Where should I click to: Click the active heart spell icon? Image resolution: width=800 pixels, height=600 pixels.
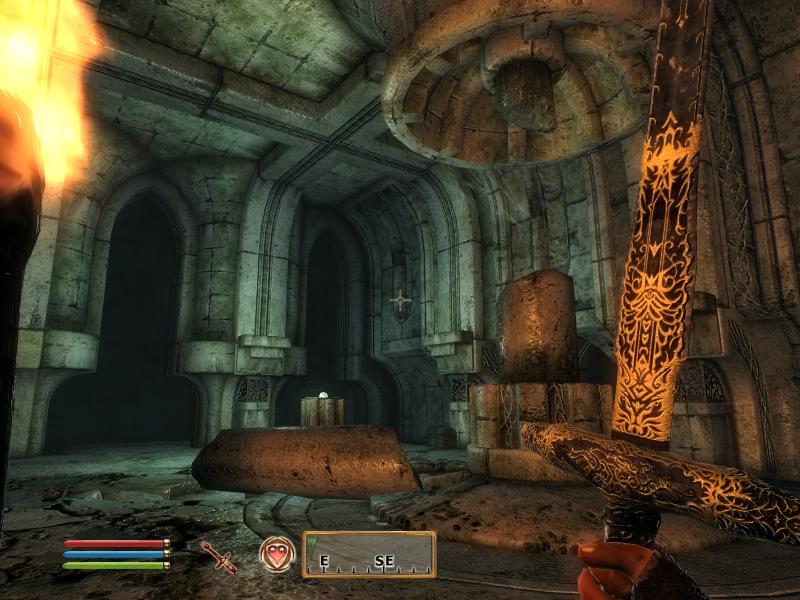click(x=277, y=553)
